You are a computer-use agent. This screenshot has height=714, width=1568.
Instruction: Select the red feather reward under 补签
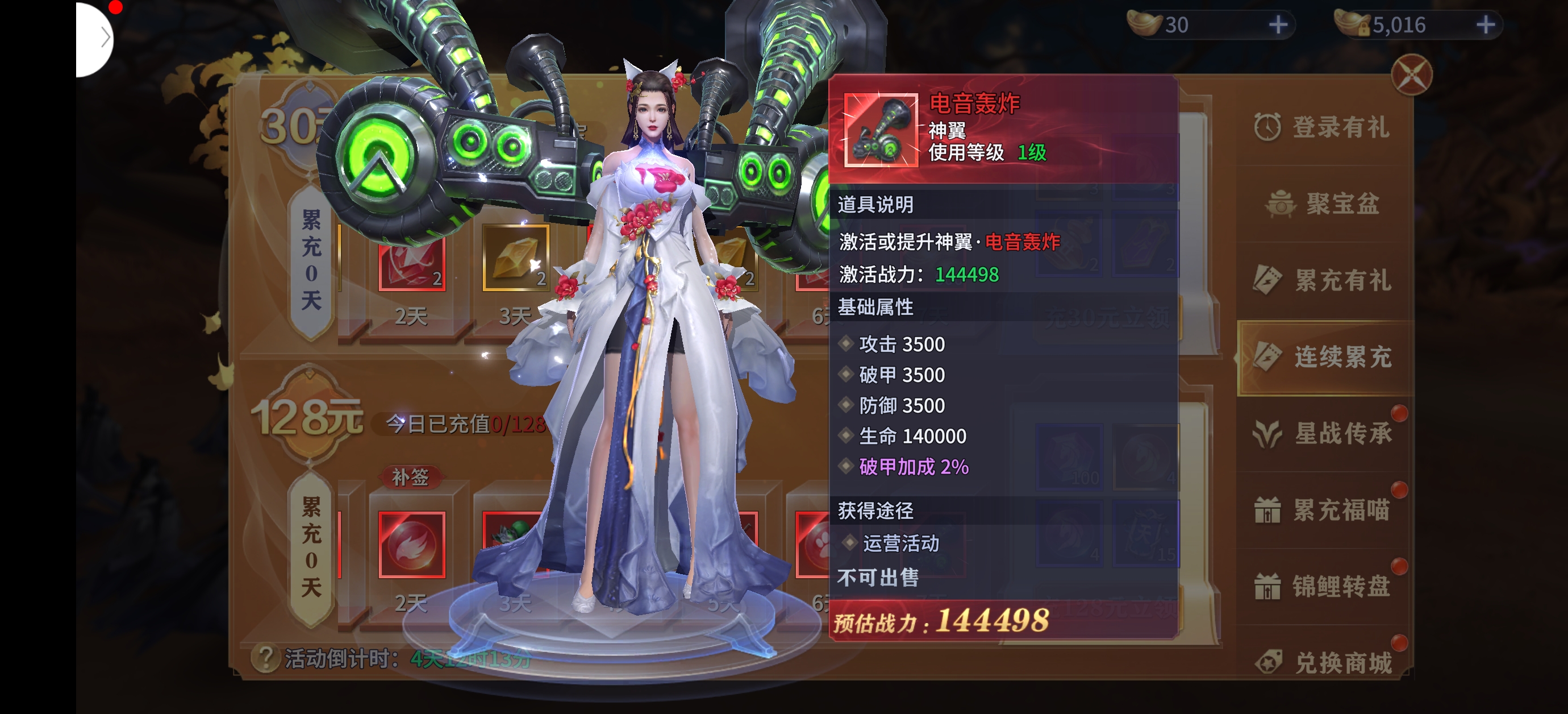pos(411,544)
